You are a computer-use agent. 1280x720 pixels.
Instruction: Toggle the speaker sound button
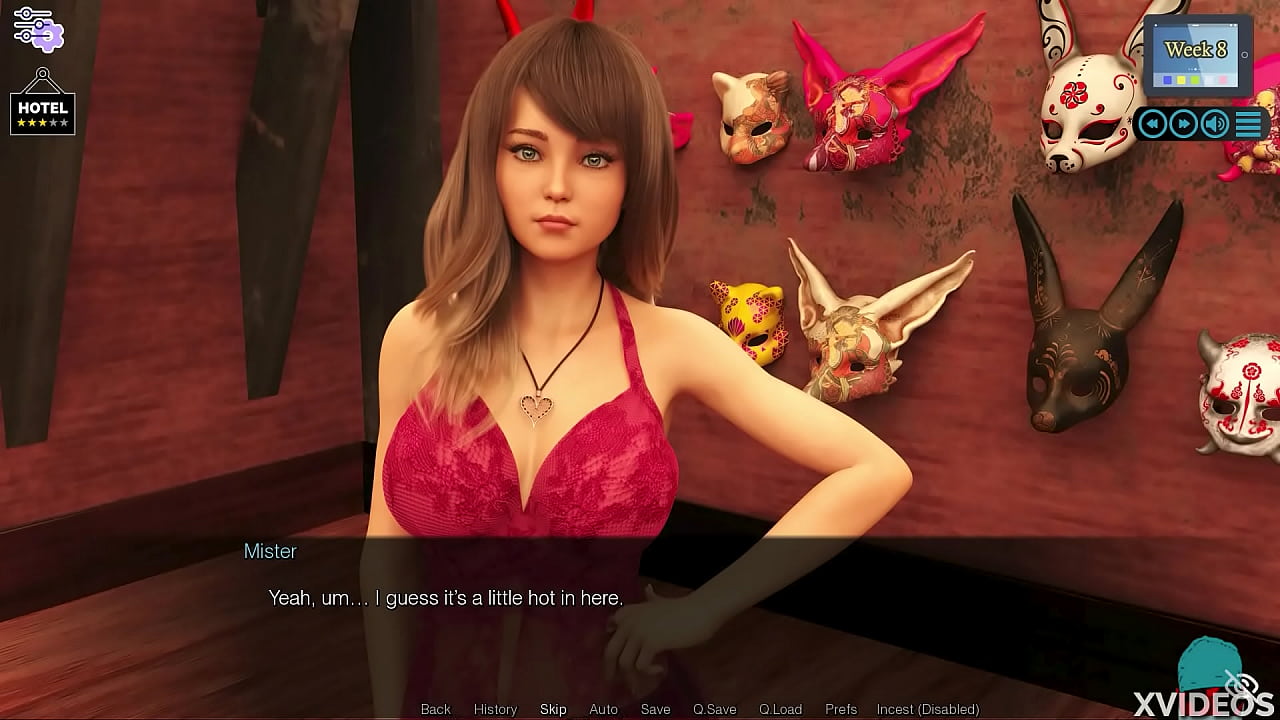click(1215, 124)
